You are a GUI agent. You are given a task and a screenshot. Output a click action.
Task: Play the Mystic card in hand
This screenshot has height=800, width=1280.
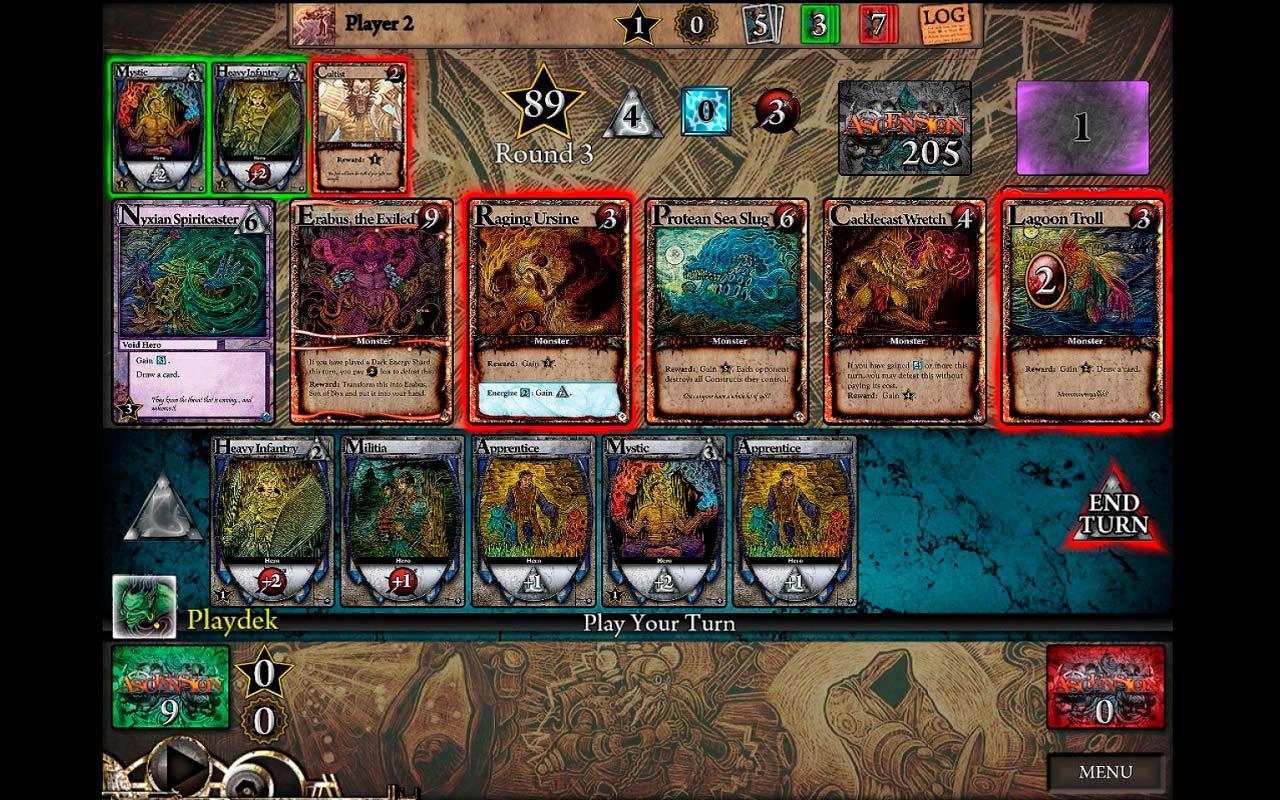664,521
